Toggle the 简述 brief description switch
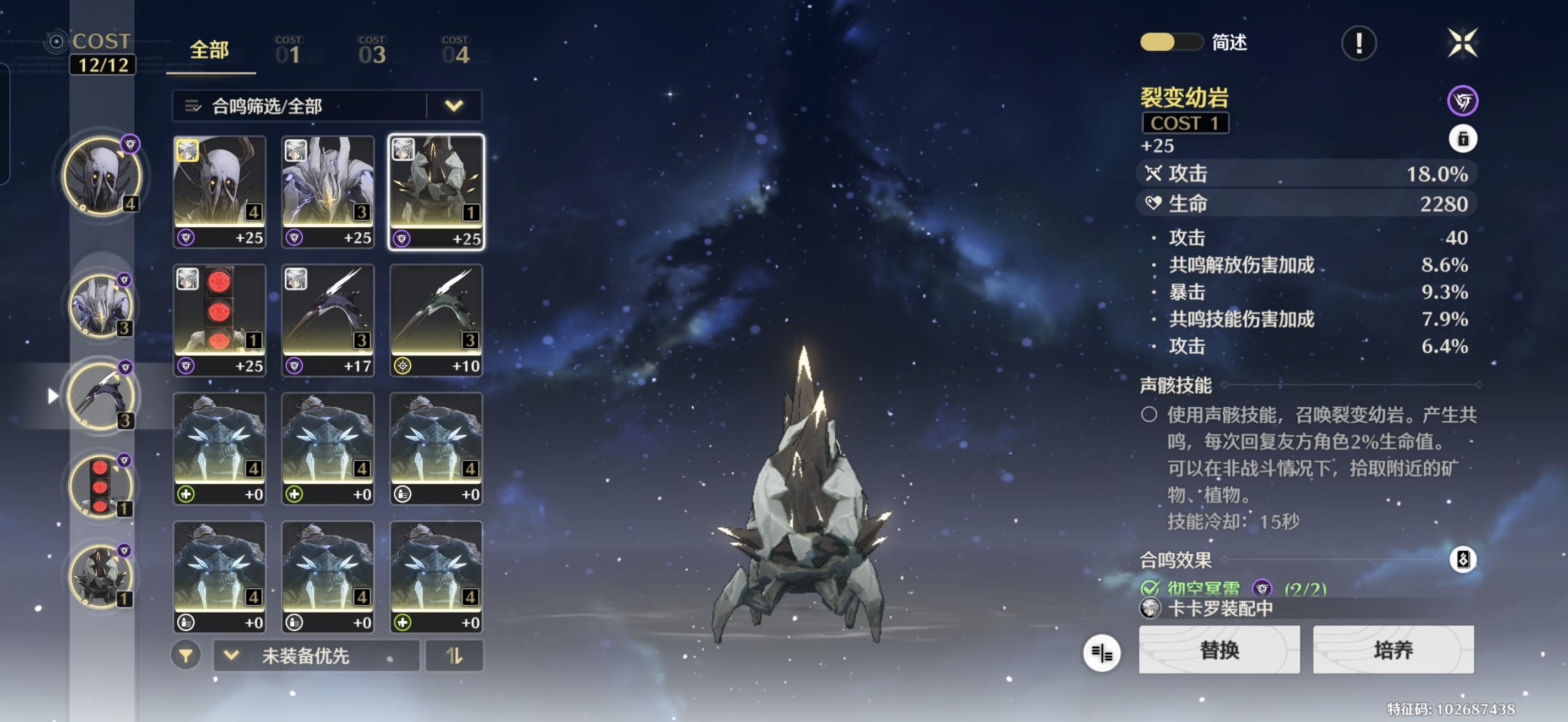The width and height of the screenshot is (1568, 722). point(1169,42)
